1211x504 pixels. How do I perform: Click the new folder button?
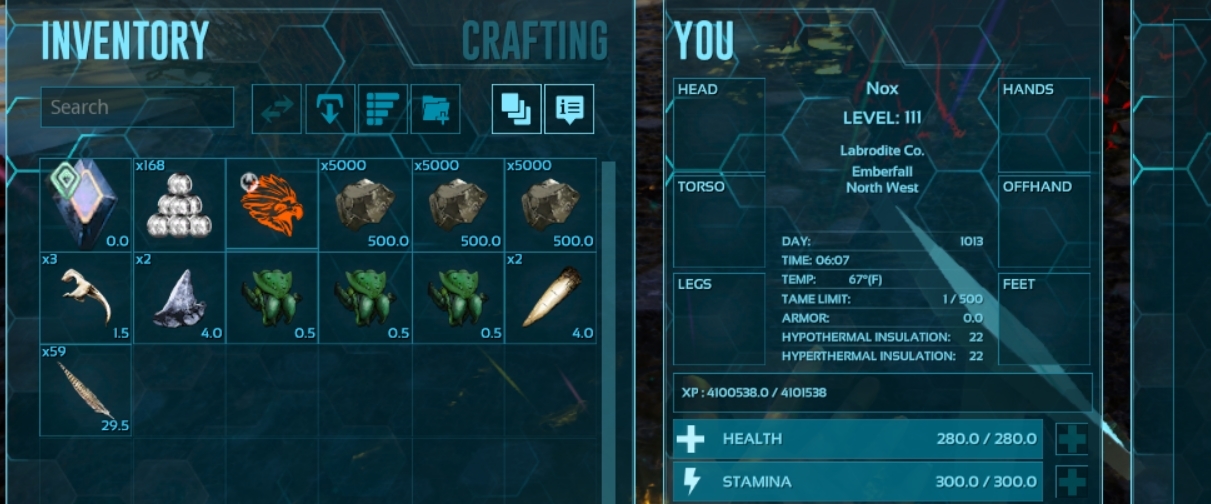pyautogui.click(x=436, y=109)
